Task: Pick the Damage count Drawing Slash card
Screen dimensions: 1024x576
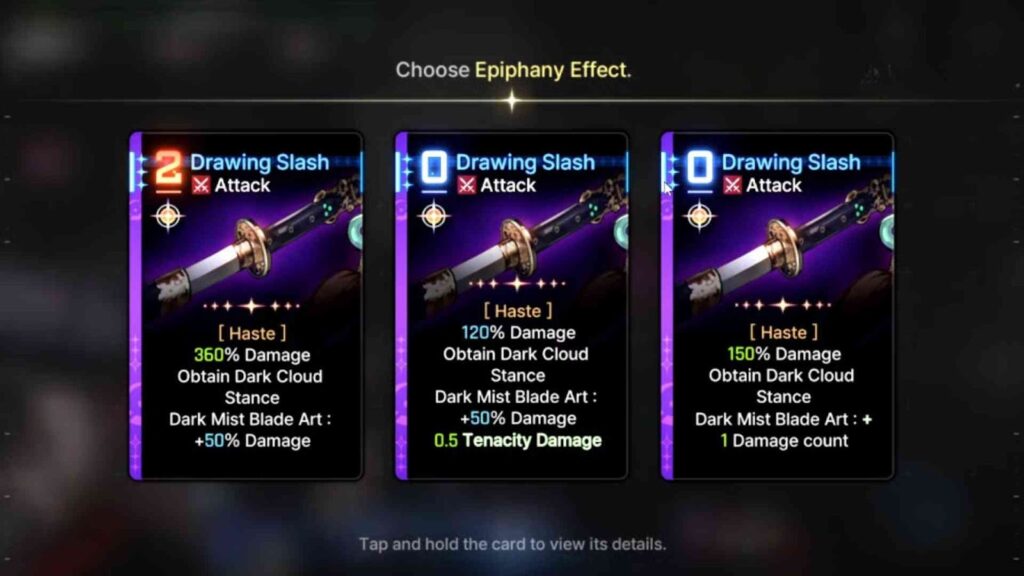Action: click(x=778, y=305)
